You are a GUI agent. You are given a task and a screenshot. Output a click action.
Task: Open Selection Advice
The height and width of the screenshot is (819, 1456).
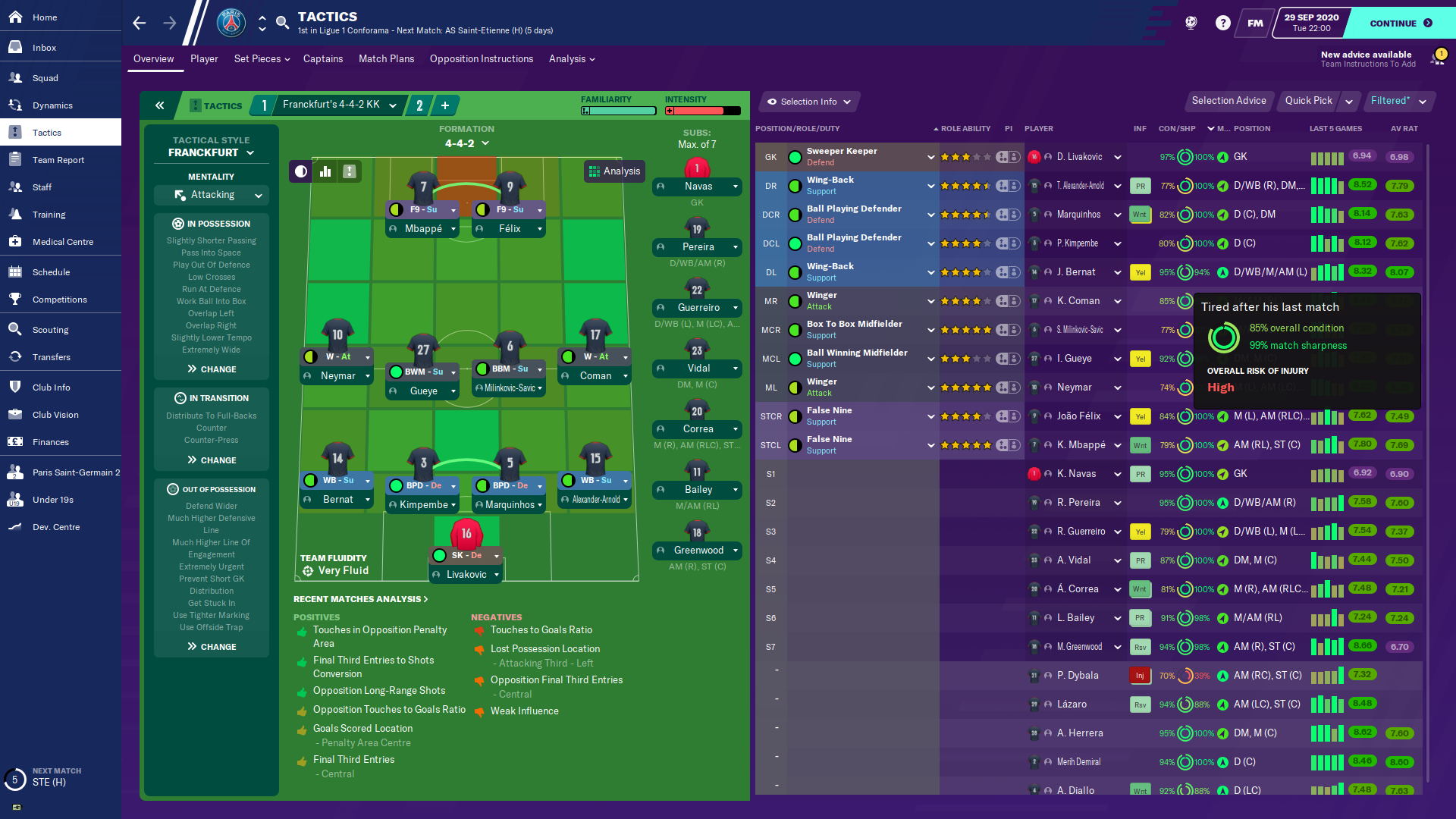tap(1228, 101)
